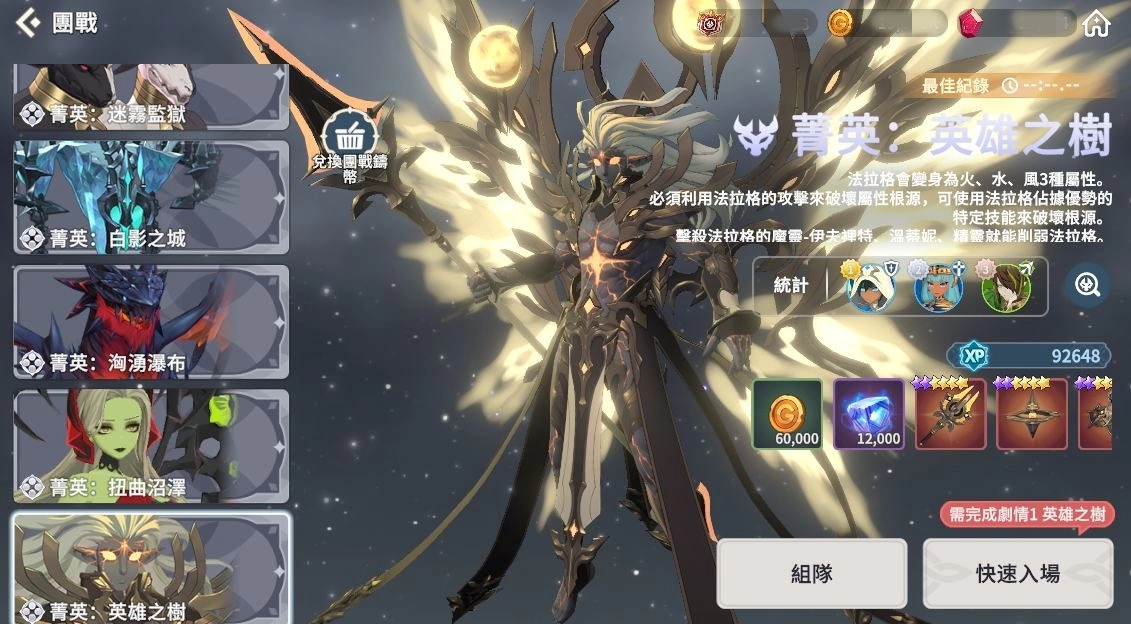
Task: Open the 組隊 party menu
Action: click(x=811, y=573)
